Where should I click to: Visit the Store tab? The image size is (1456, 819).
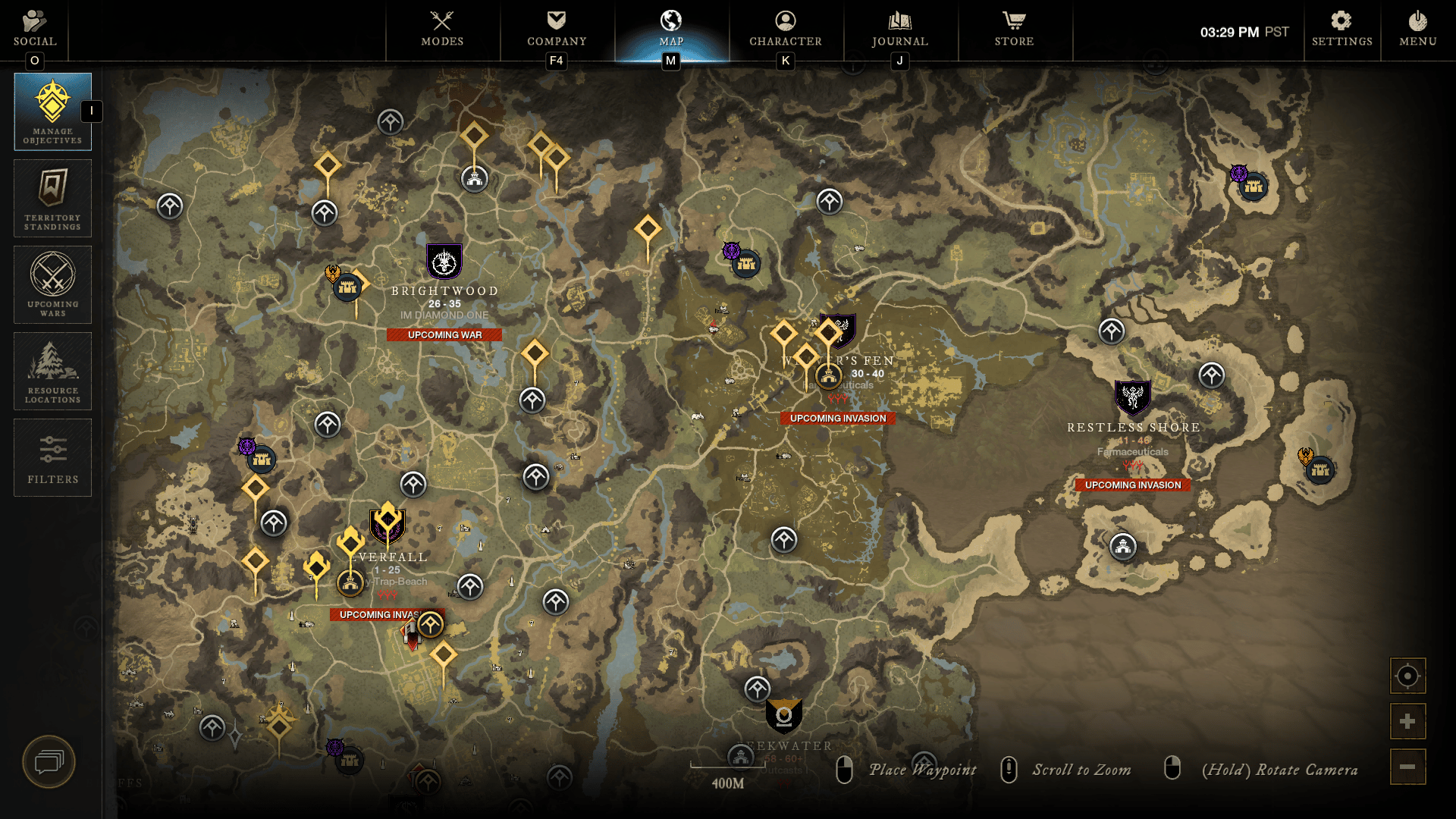tap(1014, 29)
